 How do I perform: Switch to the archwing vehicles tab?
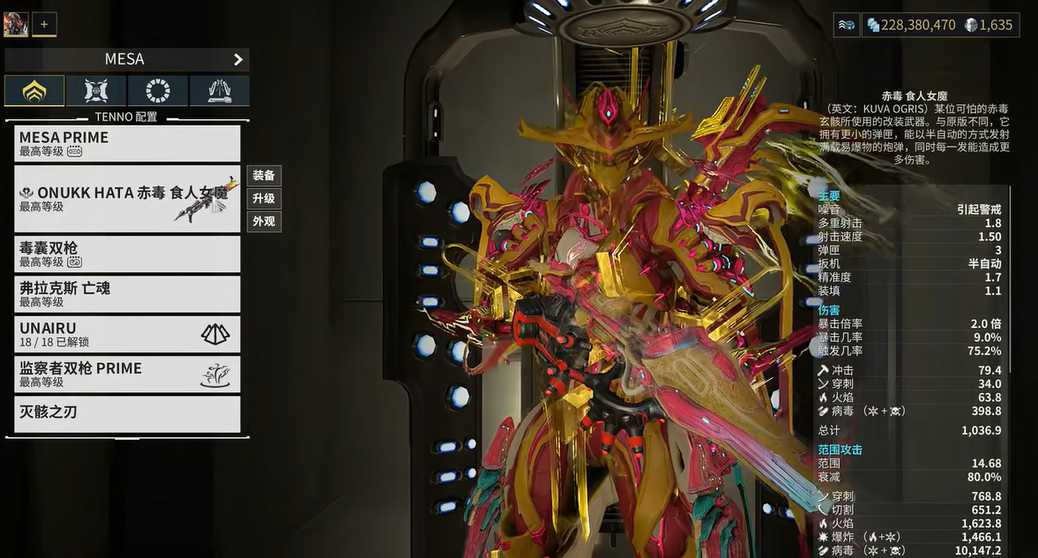pos(219,91)
